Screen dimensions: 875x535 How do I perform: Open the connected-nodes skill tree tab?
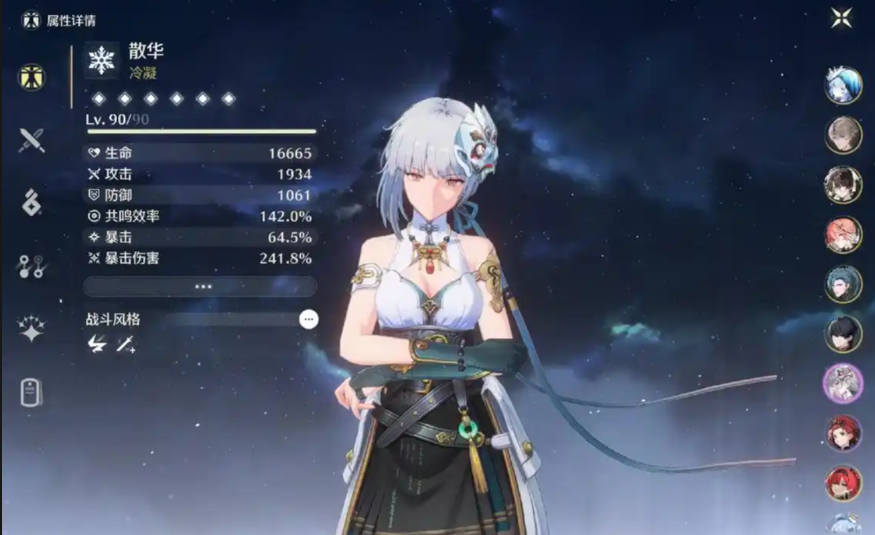[32, 266]
